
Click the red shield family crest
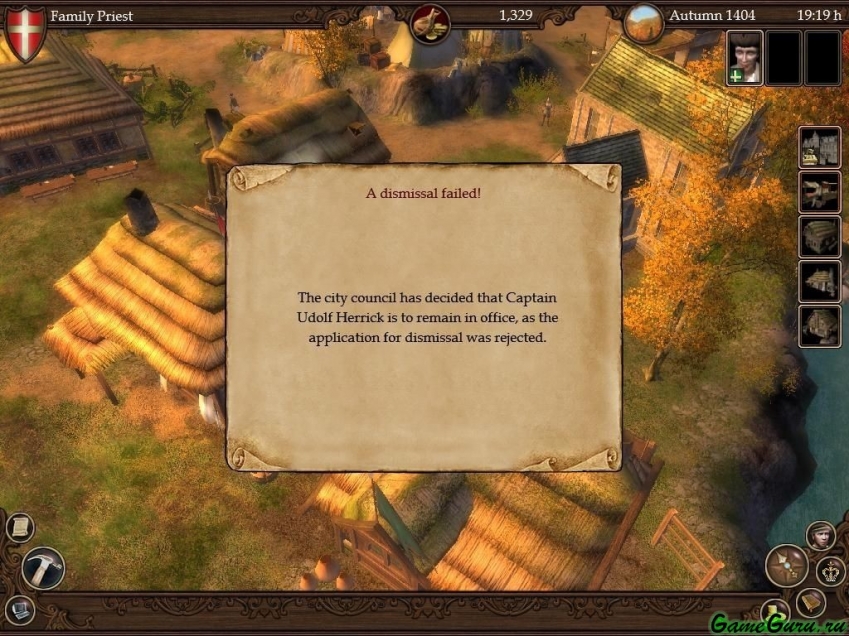click(25, 31)
